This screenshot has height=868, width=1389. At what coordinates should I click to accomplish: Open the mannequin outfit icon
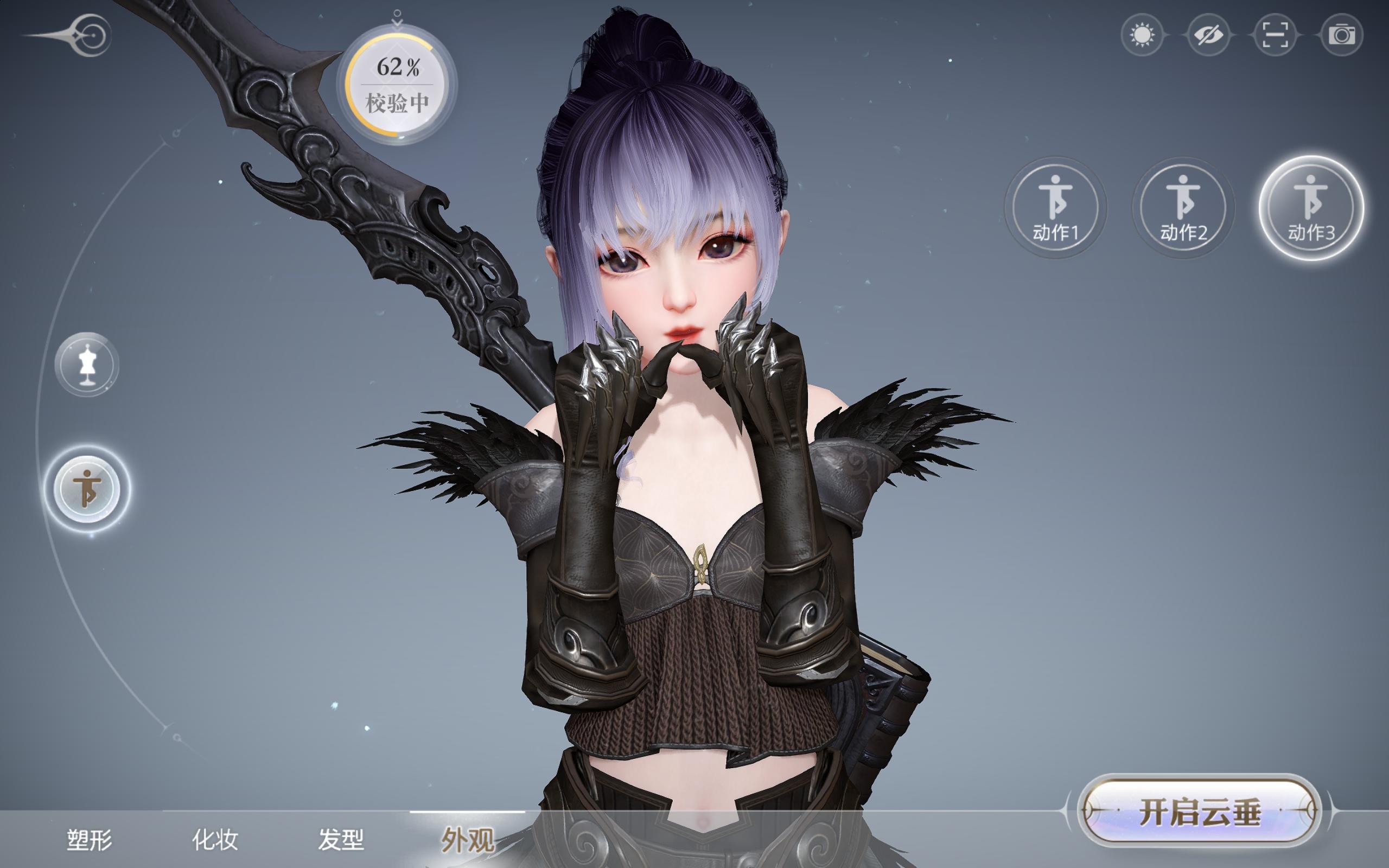click(87, 366)
